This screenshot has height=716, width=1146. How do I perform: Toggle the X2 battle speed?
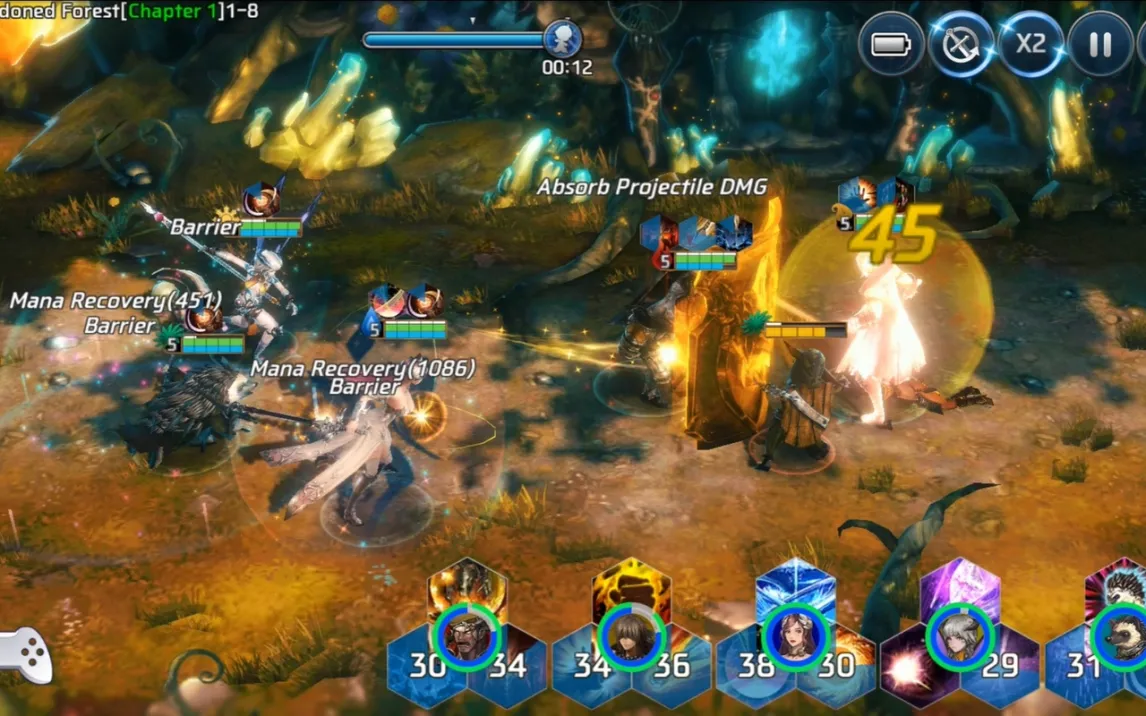[1030, 44]
